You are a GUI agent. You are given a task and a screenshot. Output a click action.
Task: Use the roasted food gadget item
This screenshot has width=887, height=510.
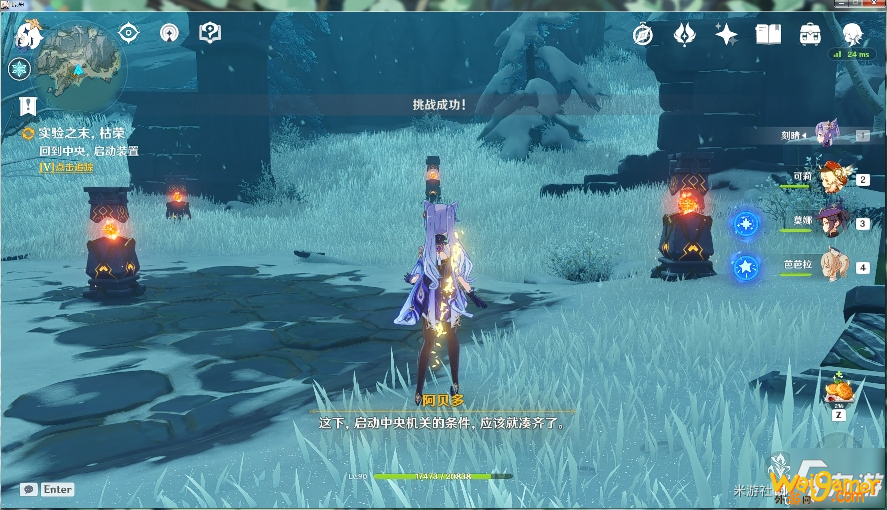tap(840, 388)
